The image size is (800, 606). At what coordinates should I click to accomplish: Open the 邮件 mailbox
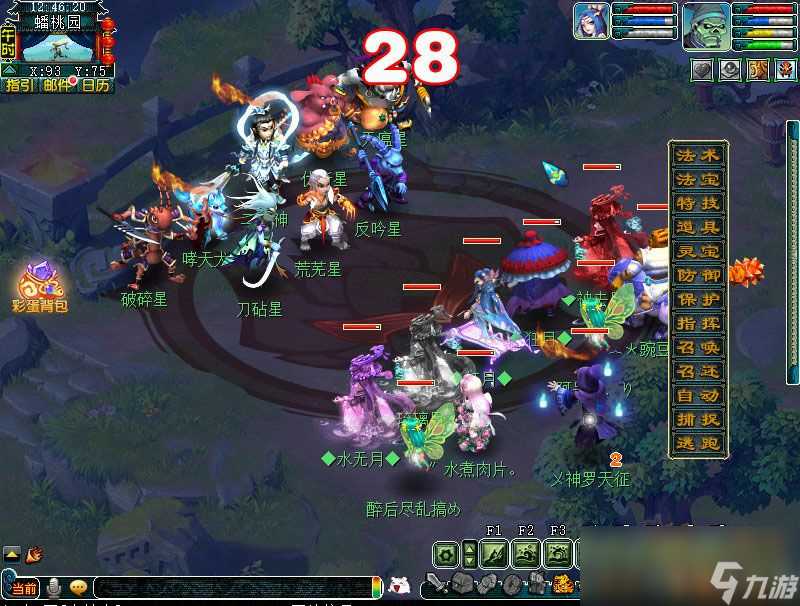(x=57, y=86)
